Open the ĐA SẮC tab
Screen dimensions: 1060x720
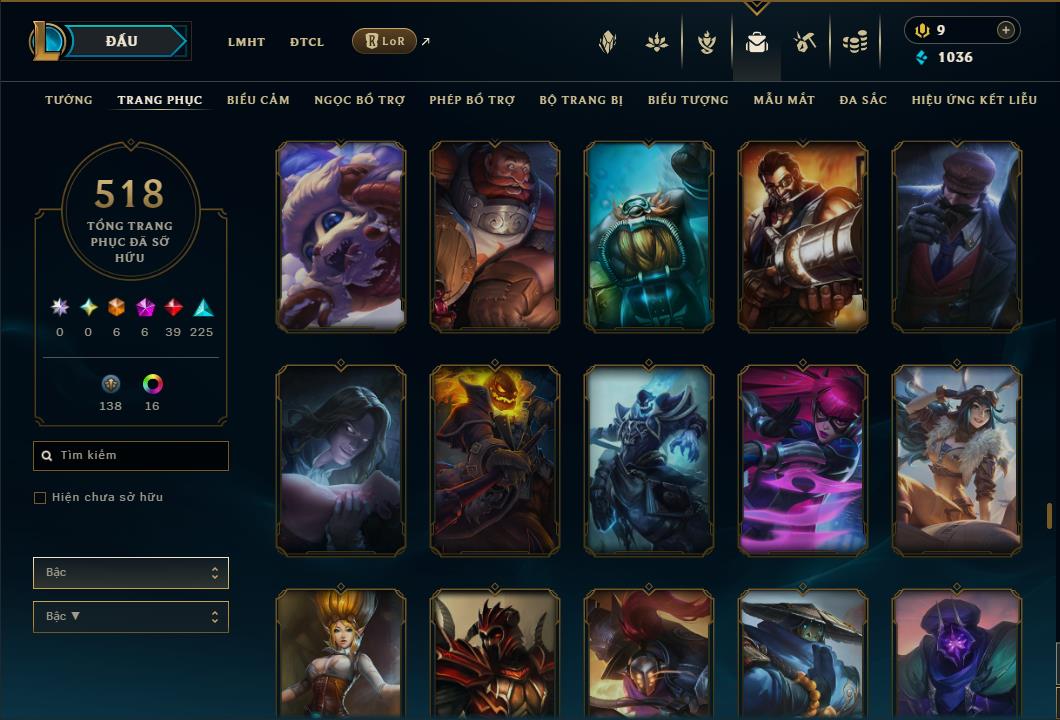click(863, 100)
